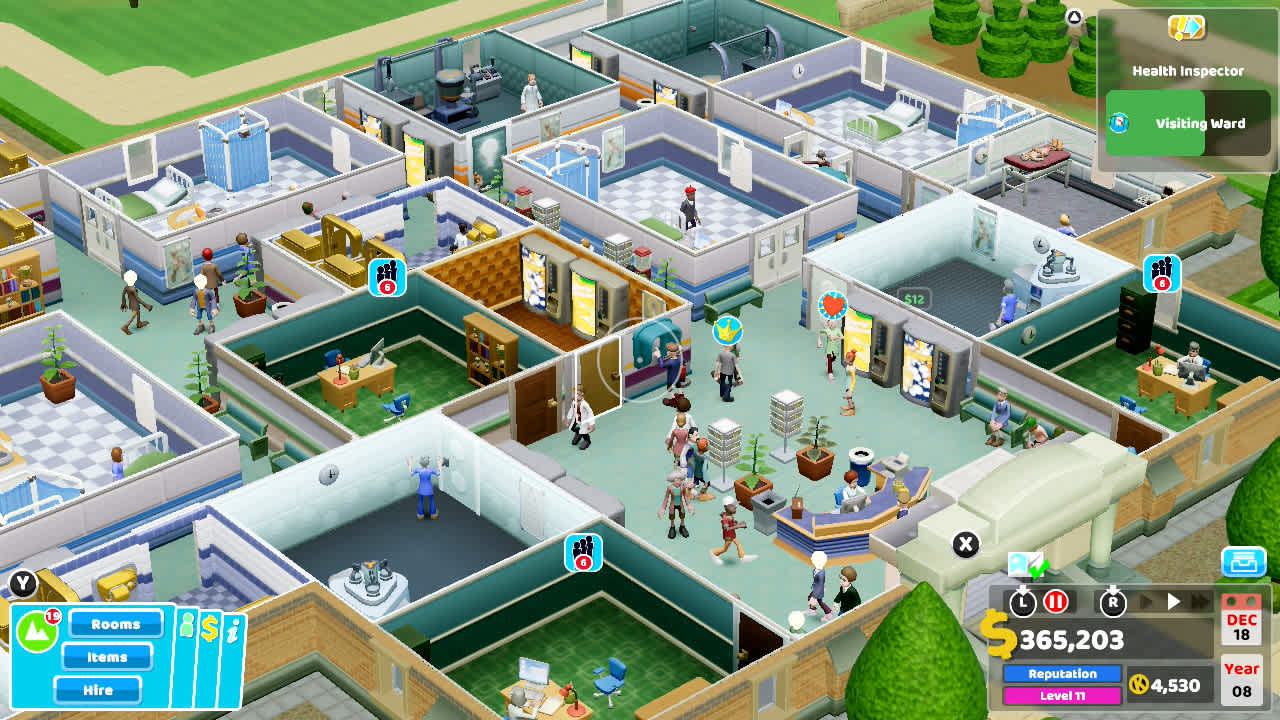Open the Rooms build menu
1280x720 pixels.
pos(117,624)
